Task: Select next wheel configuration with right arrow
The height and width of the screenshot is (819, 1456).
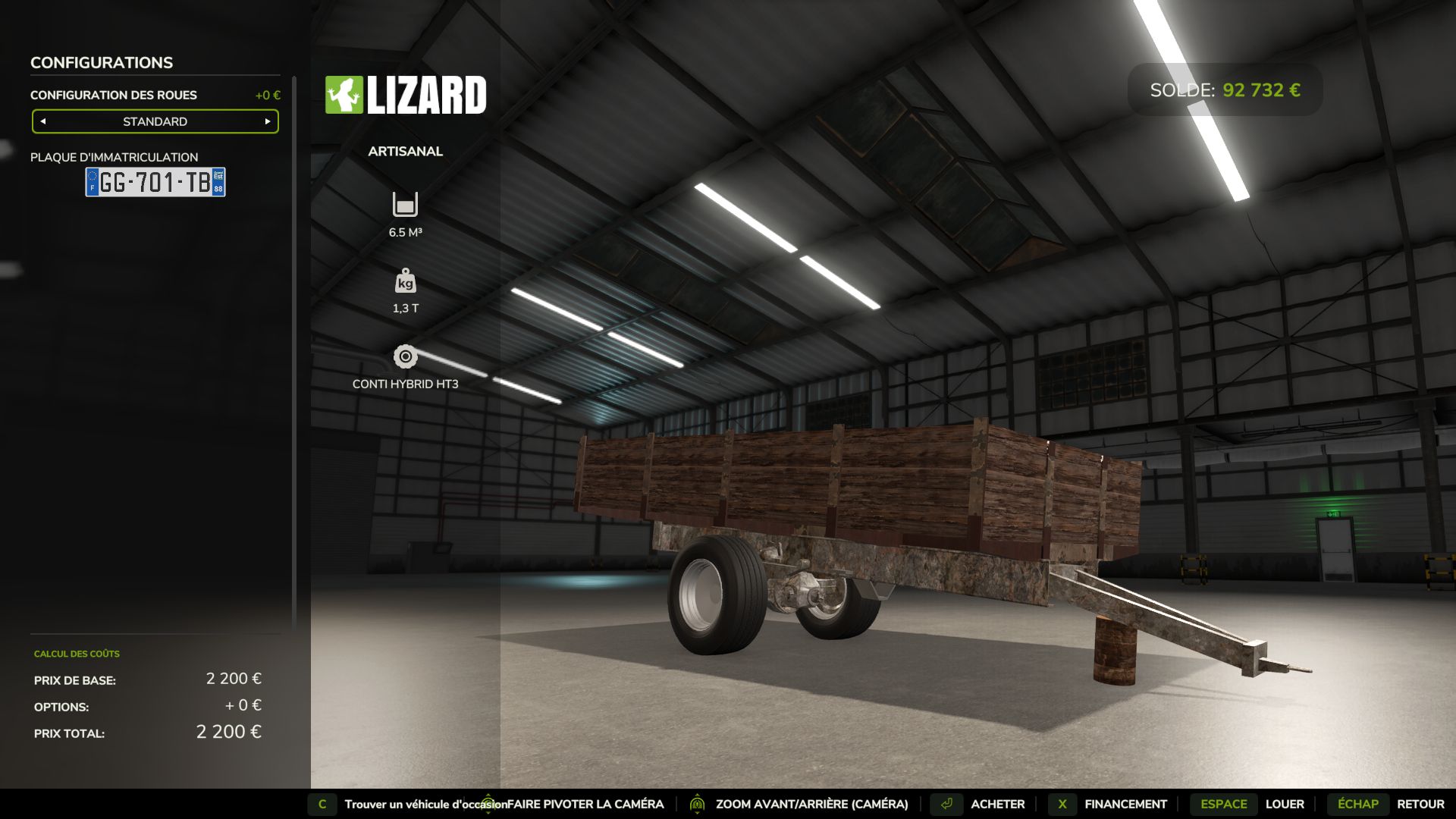Action: point(268,121)
